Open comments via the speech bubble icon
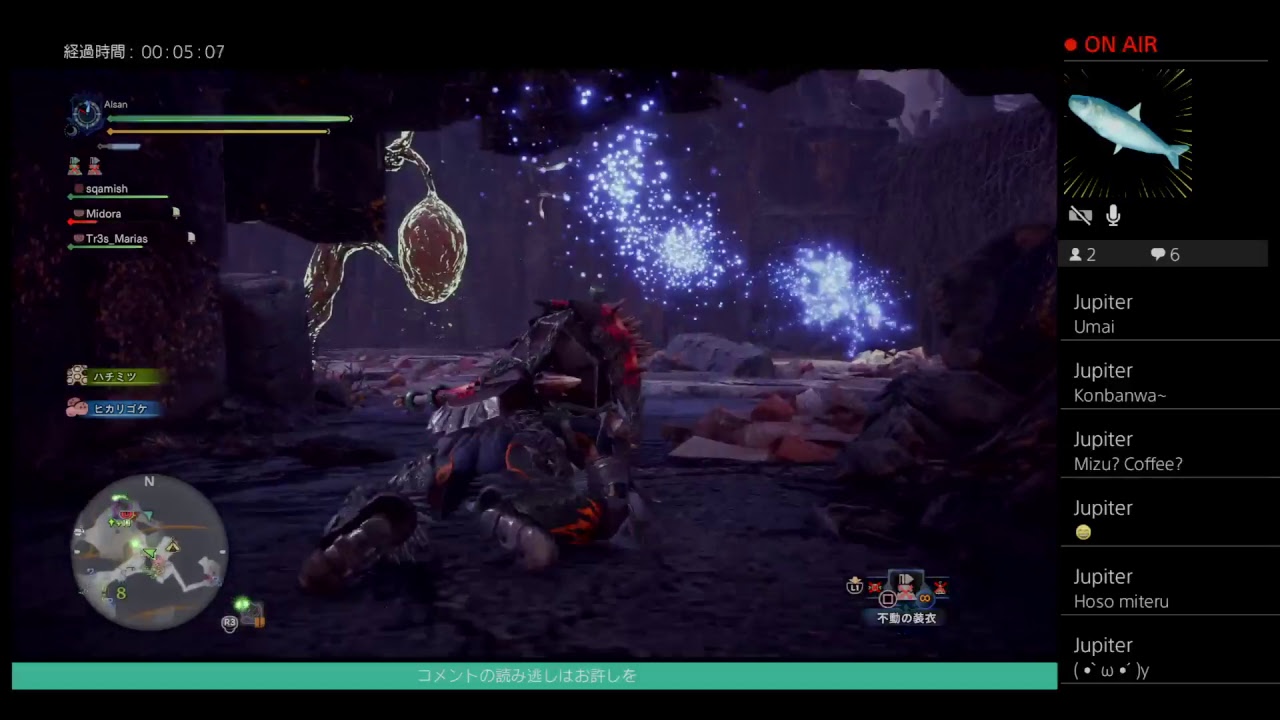The image size is (1280, 720). (1157, 254)
